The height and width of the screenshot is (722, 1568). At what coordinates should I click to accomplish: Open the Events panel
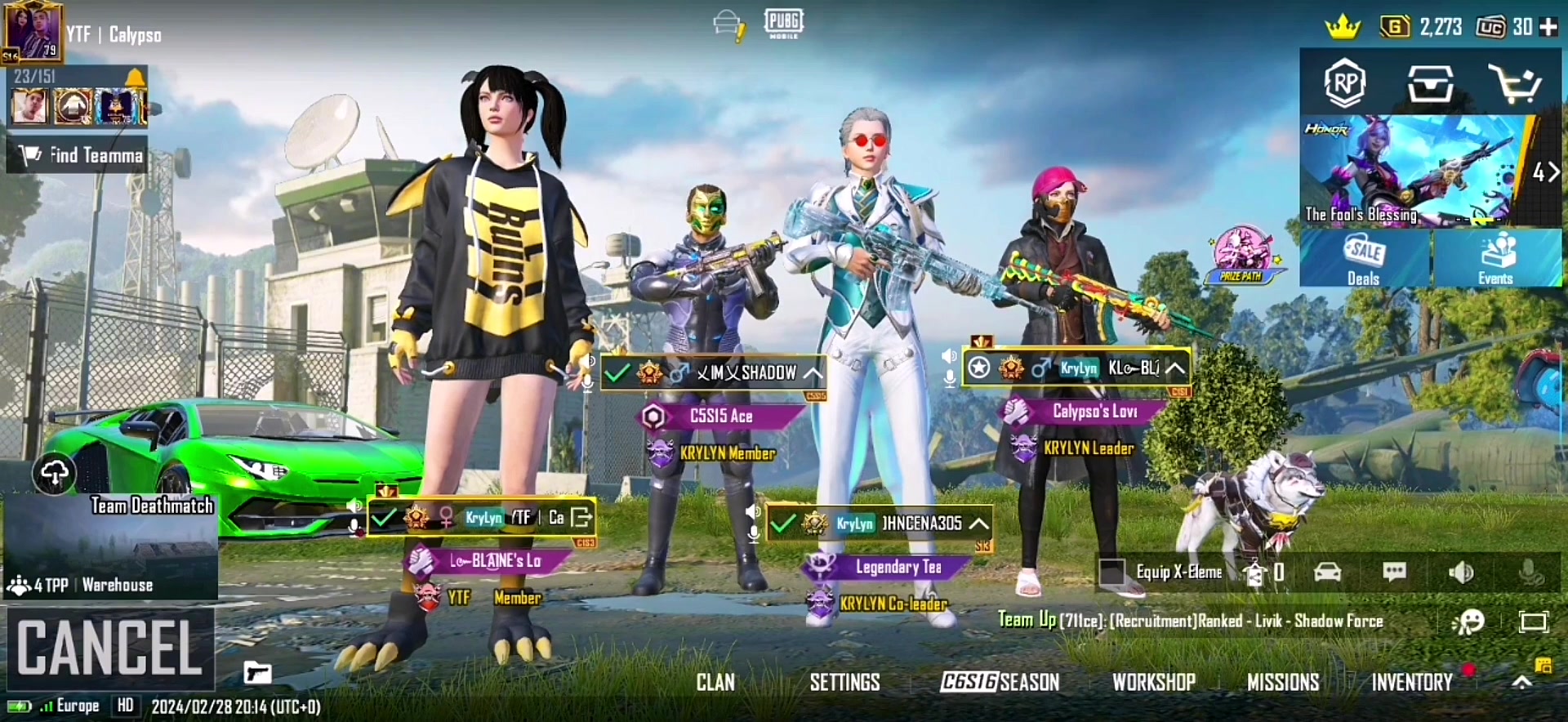tap(1496, 259)
